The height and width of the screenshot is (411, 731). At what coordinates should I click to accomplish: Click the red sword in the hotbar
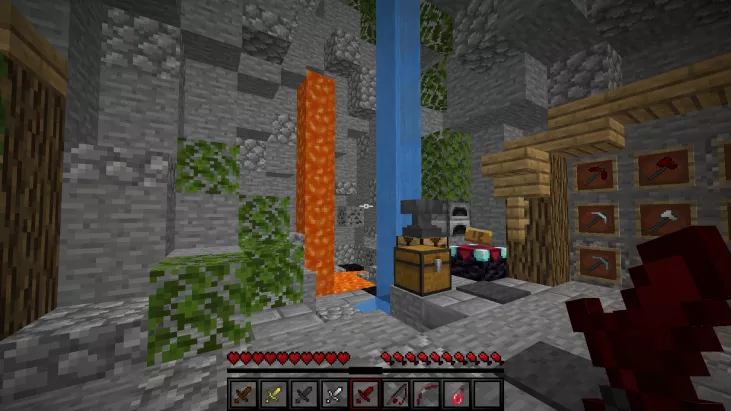(x=364, y=393)
